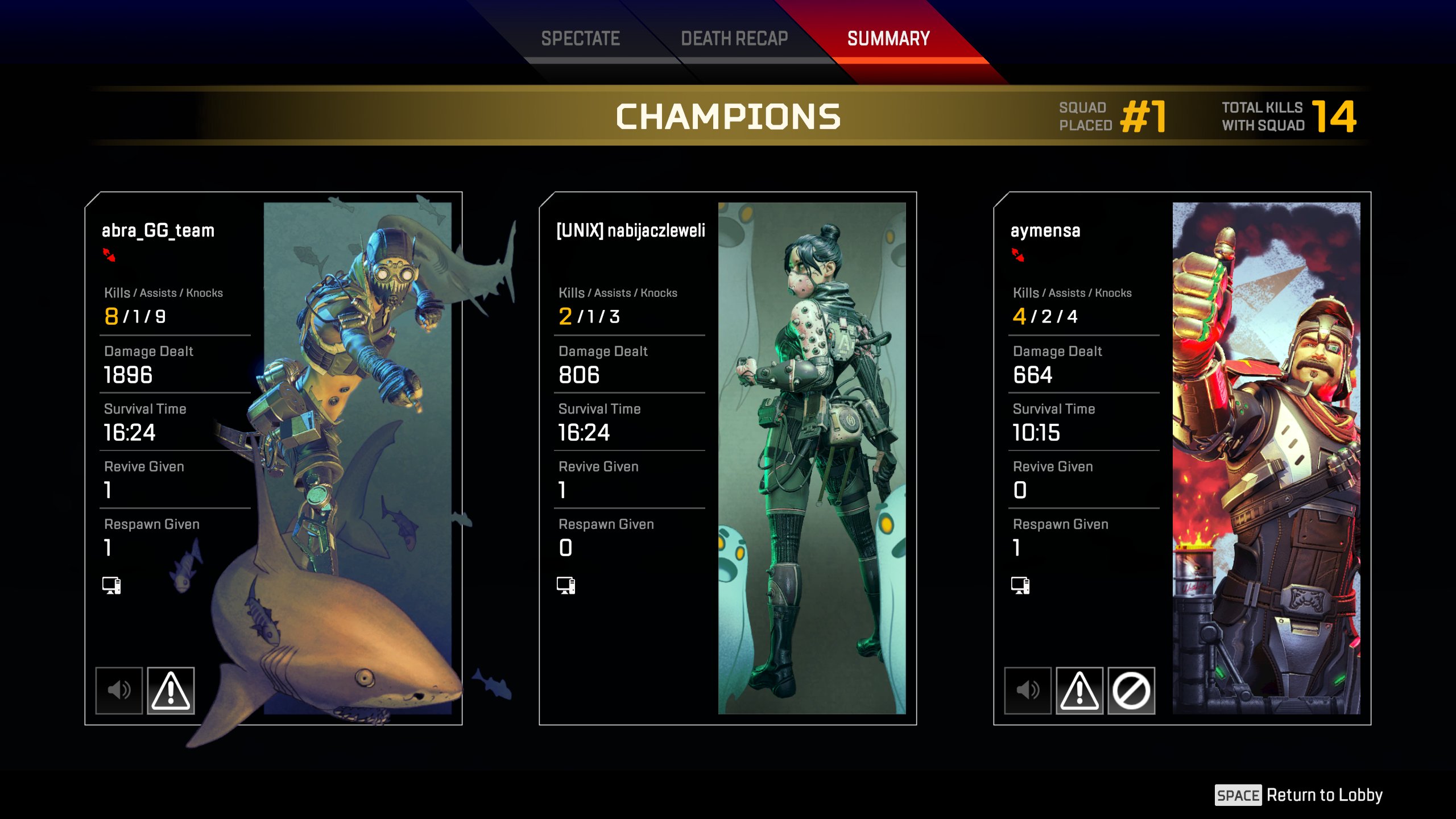Mute voice for abra_GG_team
The image size is (1456, 819).
pos(119,690)
